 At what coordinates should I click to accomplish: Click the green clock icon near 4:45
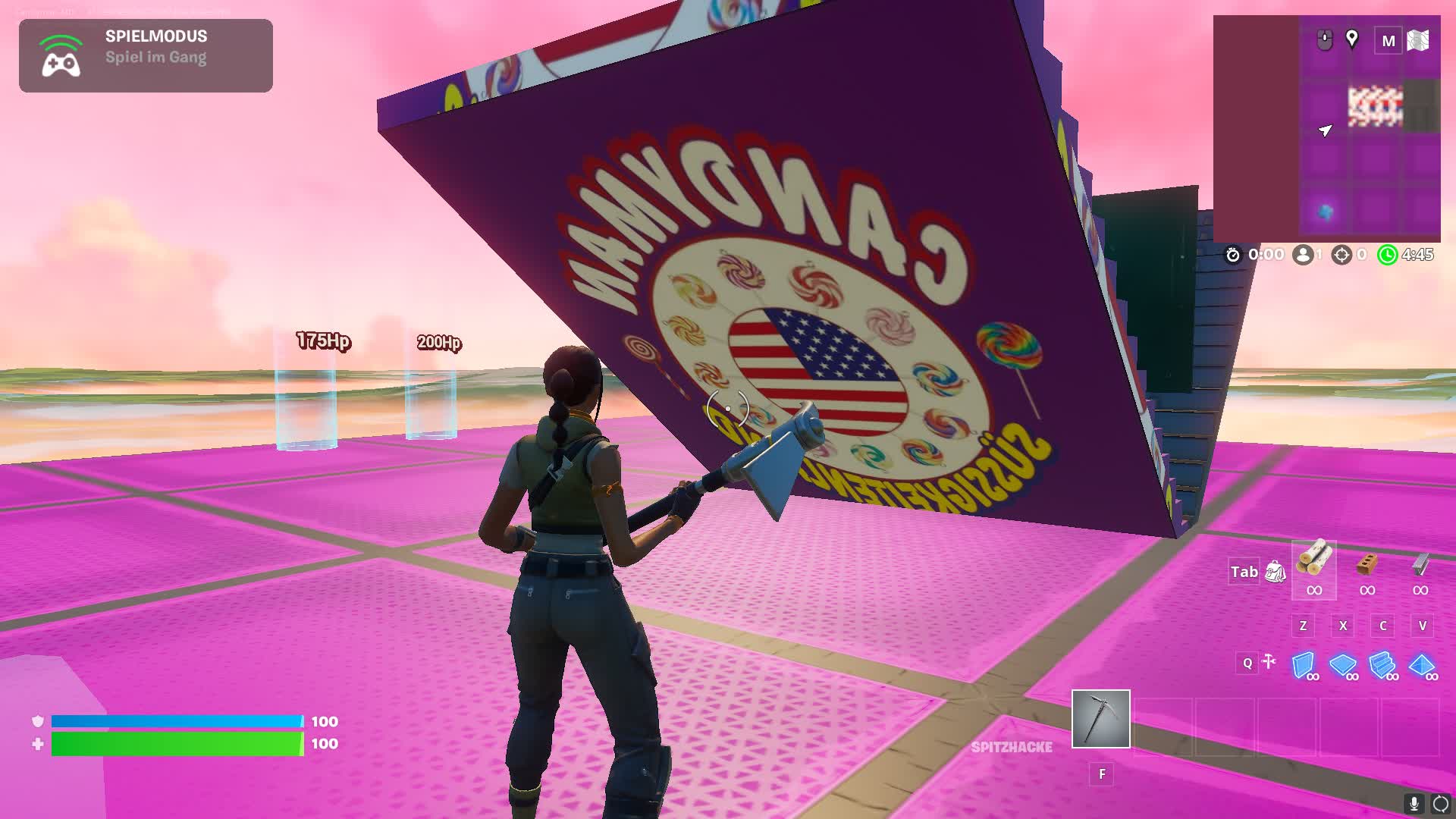(x=1388, y=255)
